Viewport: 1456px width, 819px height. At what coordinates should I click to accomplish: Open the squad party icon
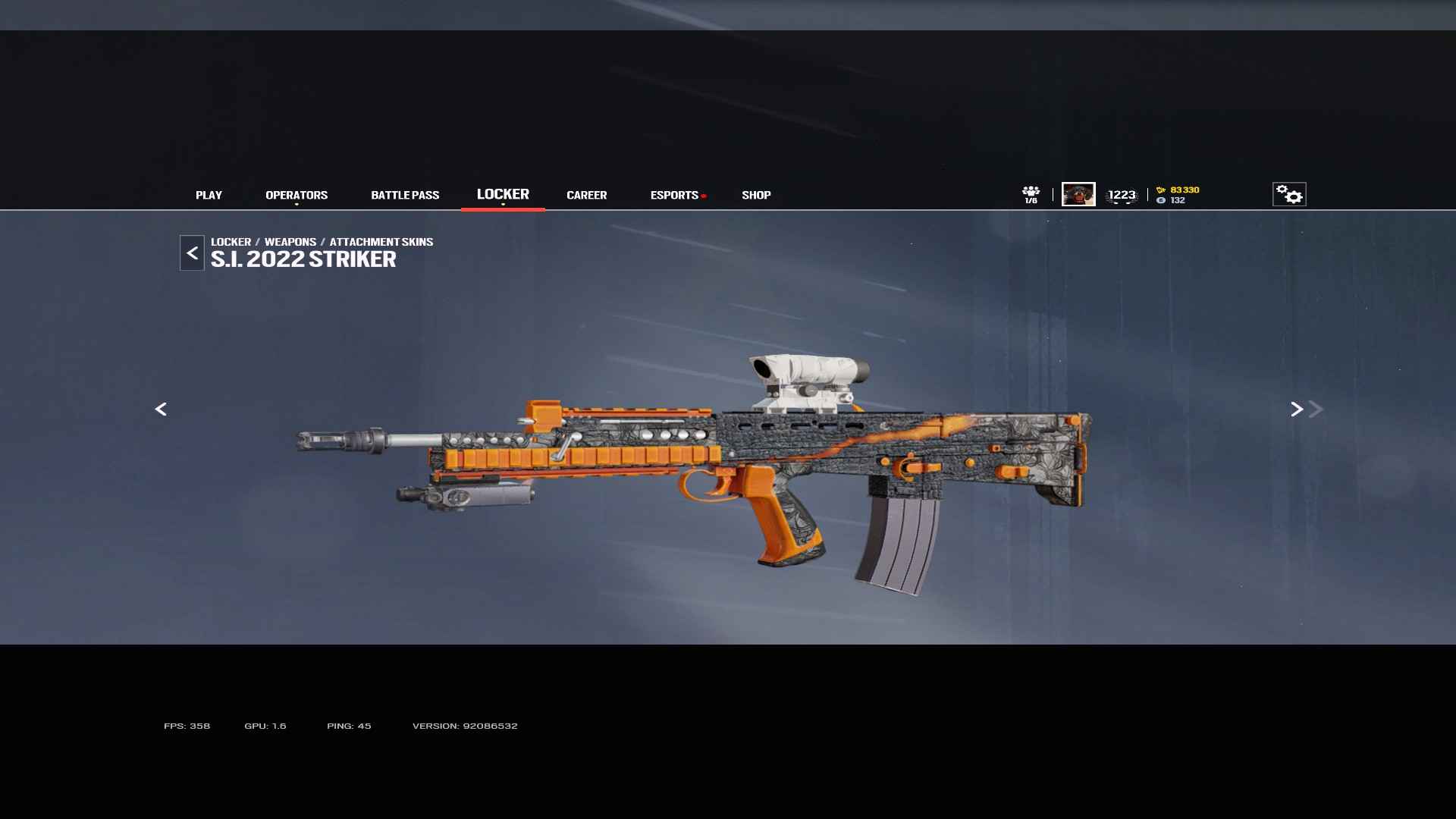click(1031, 194)
